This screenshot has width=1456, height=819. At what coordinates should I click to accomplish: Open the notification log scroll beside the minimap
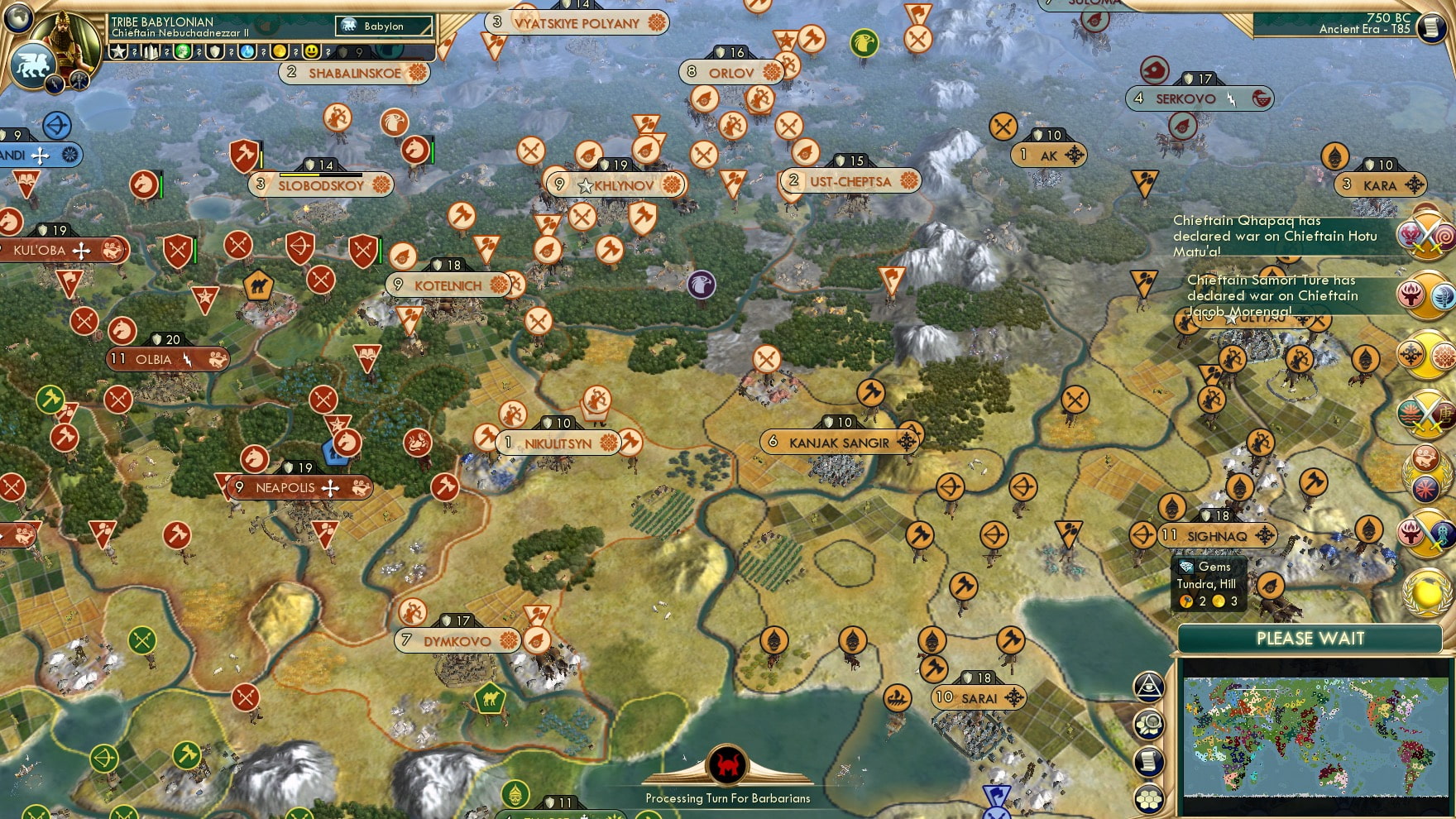coord(1148,760)
